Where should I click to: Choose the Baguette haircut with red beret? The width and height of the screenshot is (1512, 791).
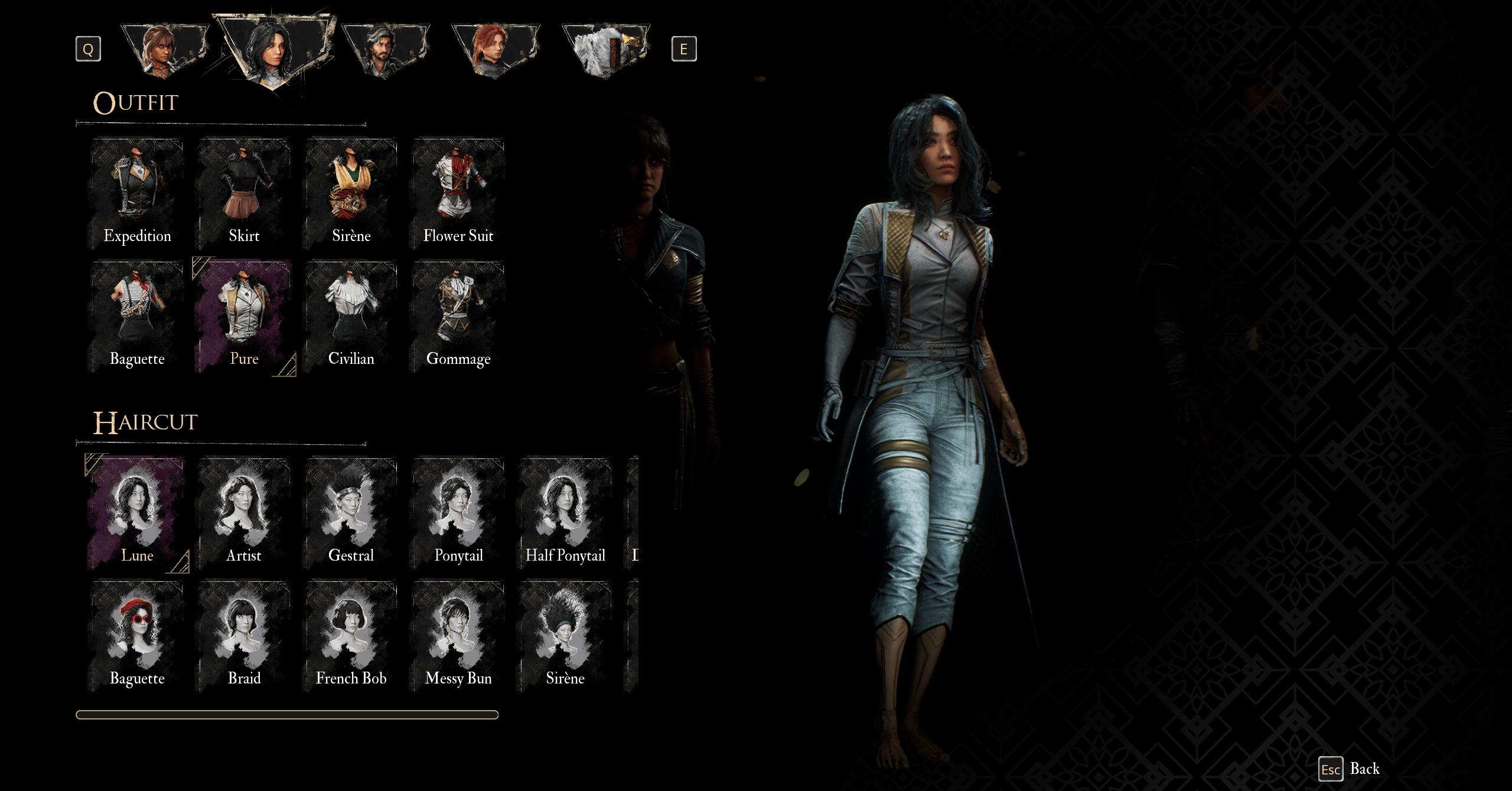[x=137, y=636]
